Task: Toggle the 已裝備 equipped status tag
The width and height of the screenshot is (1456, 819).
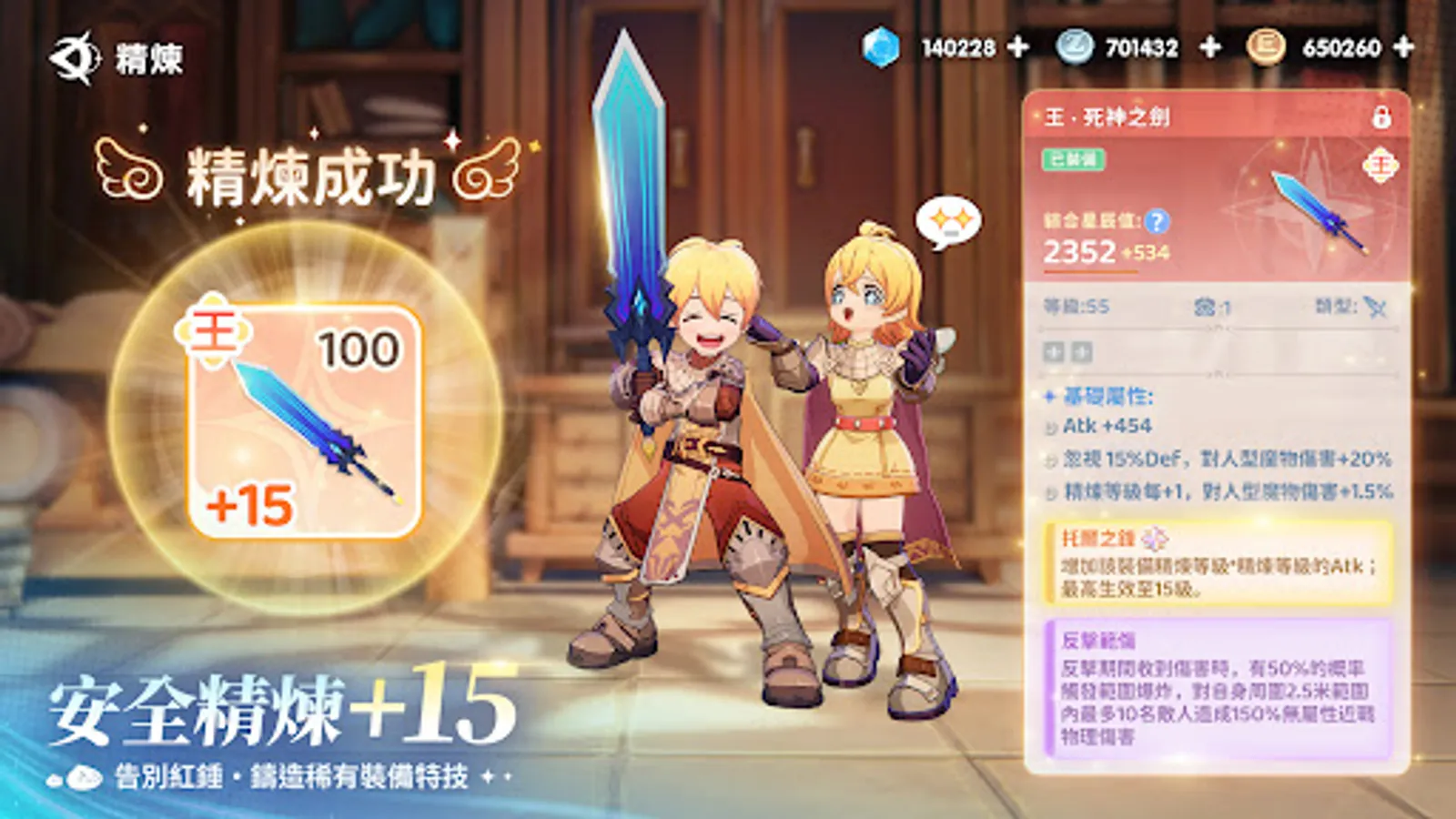Action: pos(1074,157)
